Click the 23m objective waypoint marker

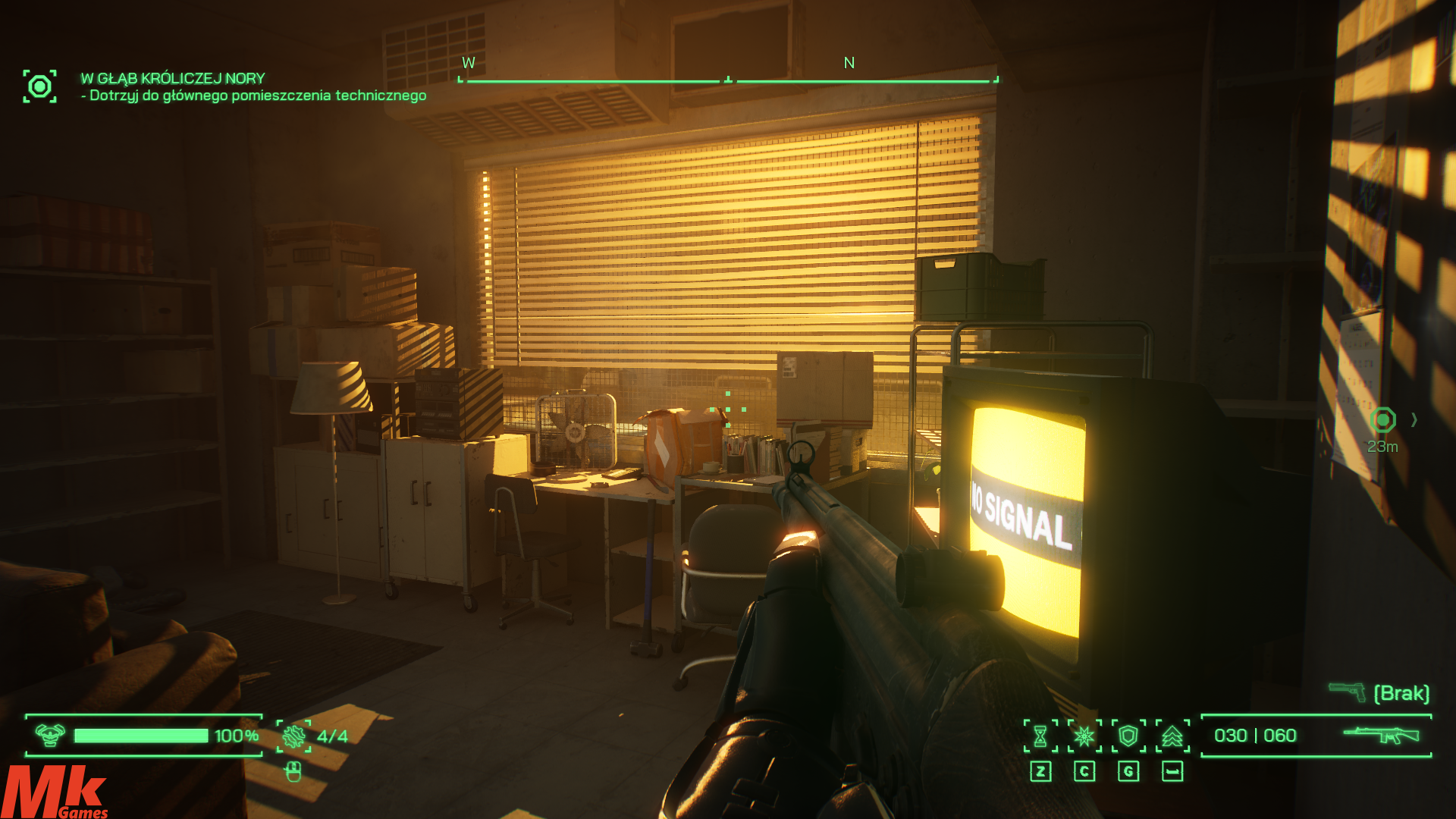pos(1383,420)
